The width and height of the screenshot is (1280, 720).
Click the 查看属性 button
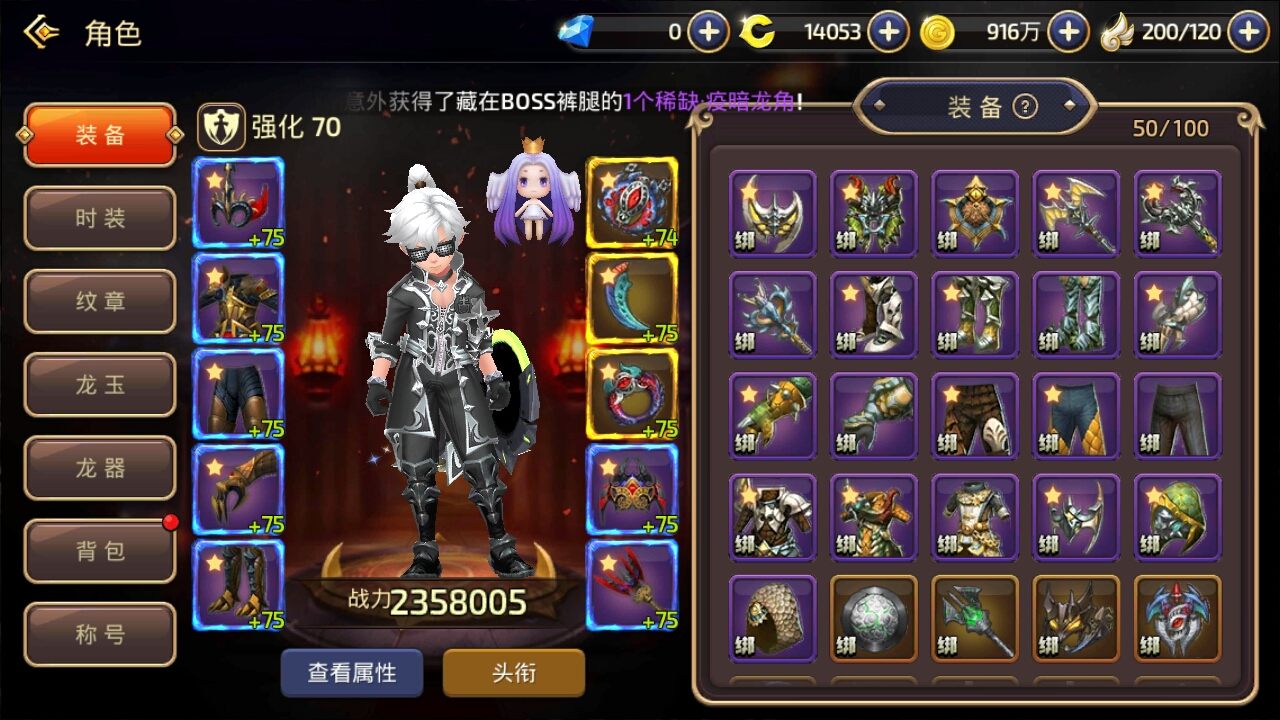coord(352,673)
